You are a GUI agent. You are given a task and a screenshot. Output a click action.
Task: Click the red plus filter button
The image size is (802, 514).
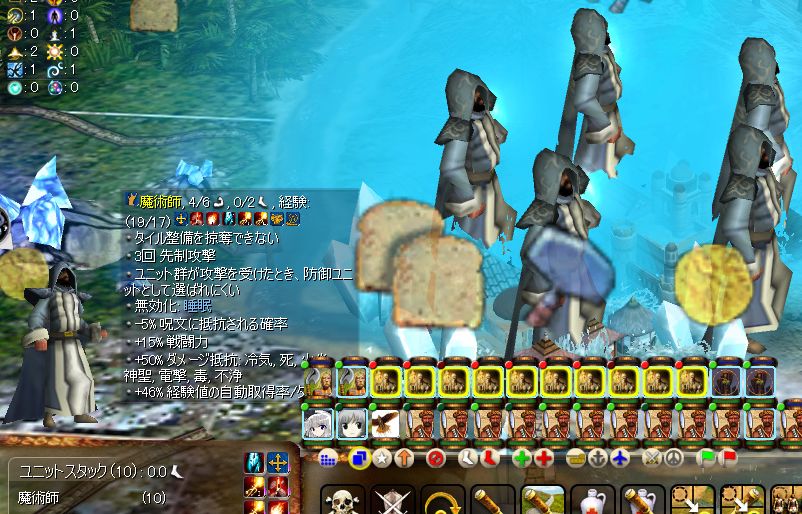[543, 459]
